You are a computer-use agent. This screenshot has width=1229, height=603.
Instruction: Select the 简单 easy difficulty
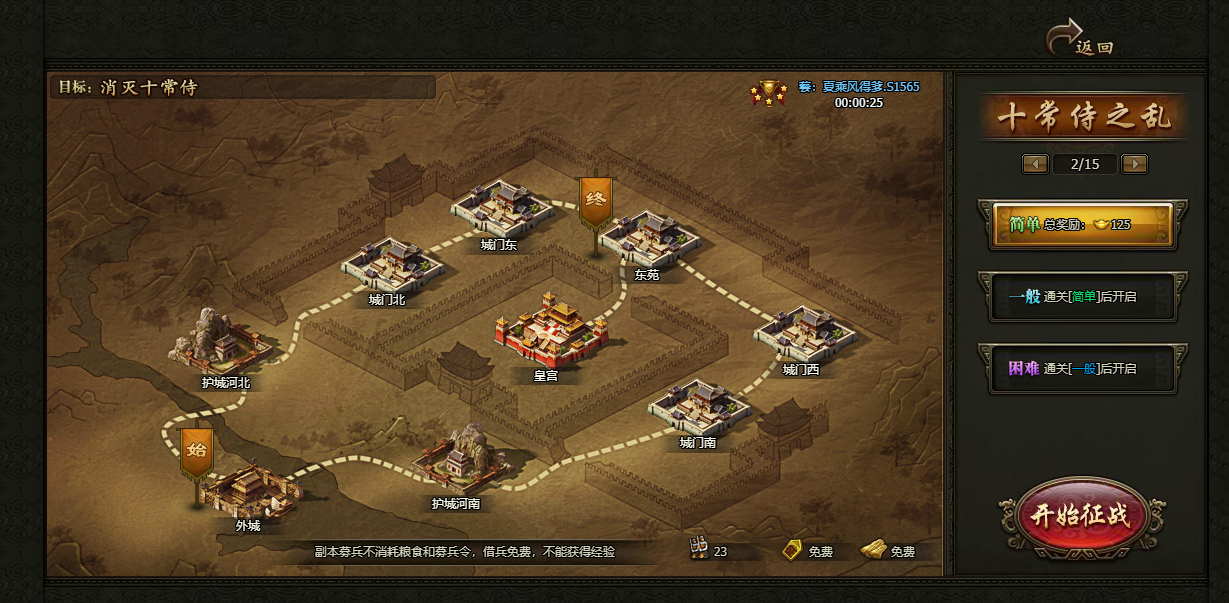pos(1083,224)
